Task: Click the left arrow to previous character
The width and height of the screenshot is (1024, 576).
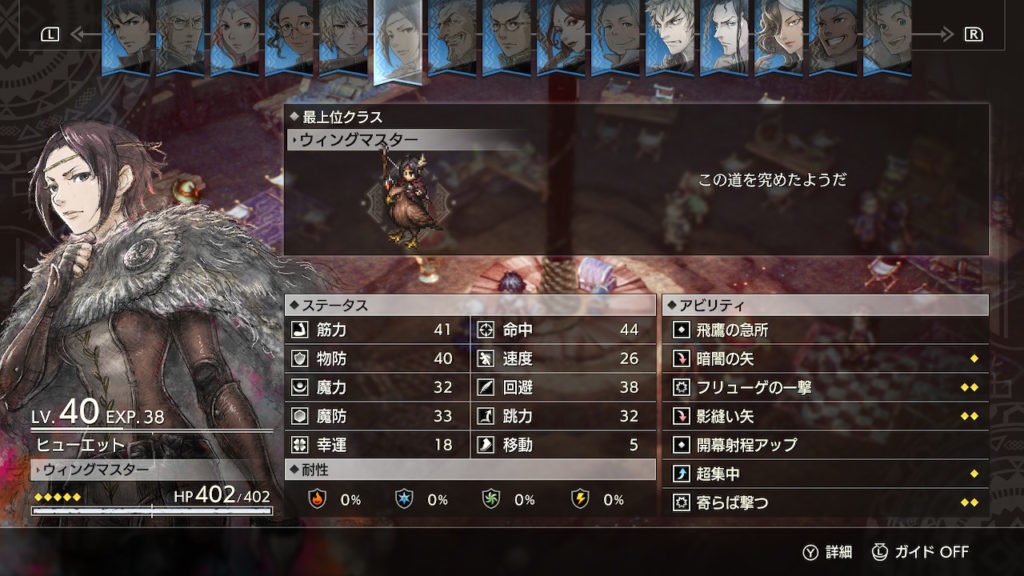Action: point(51,34)
